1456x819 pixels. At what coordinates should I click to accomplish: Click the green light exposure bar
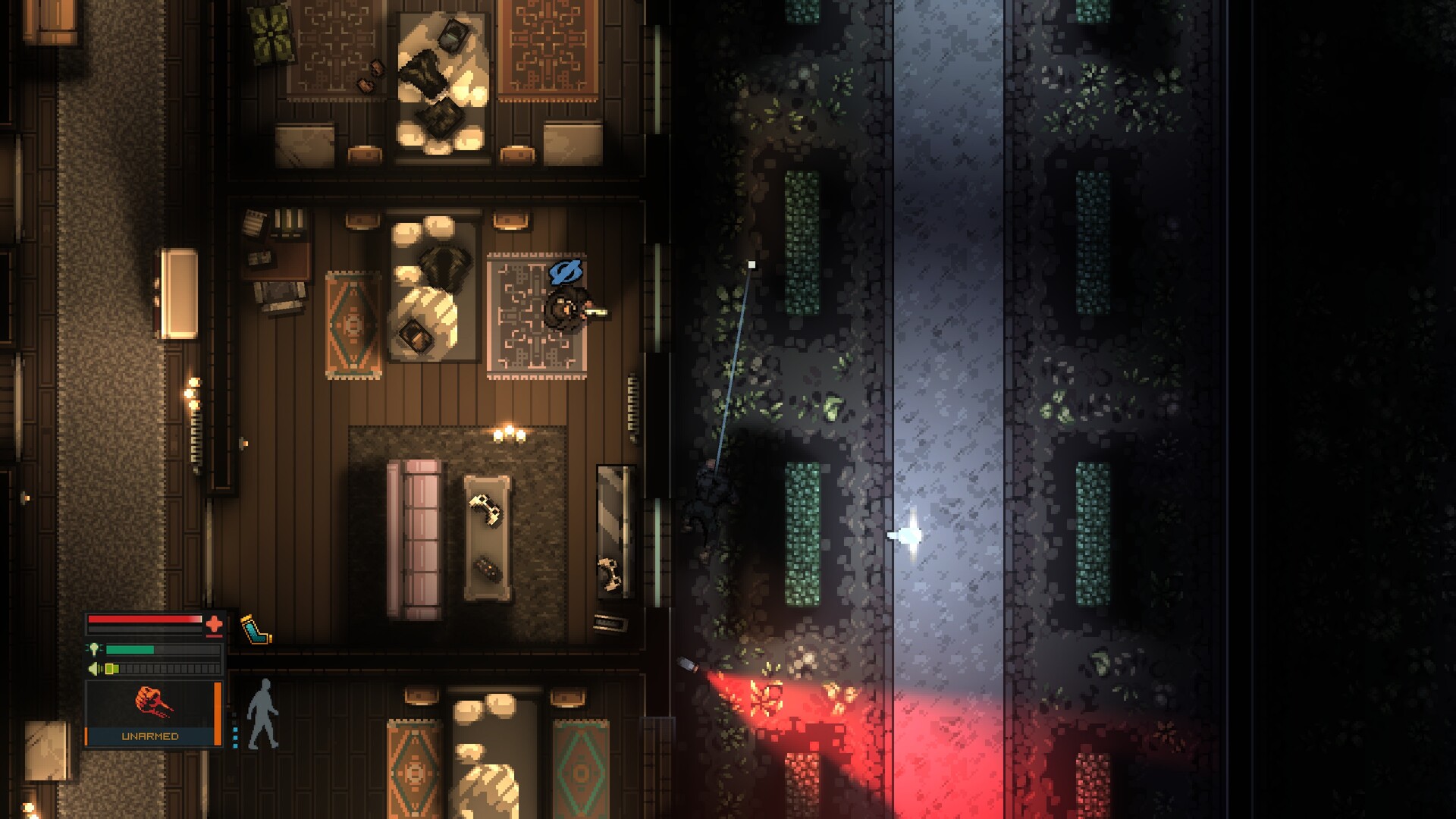pyautogui.click(x=130, y=649)
